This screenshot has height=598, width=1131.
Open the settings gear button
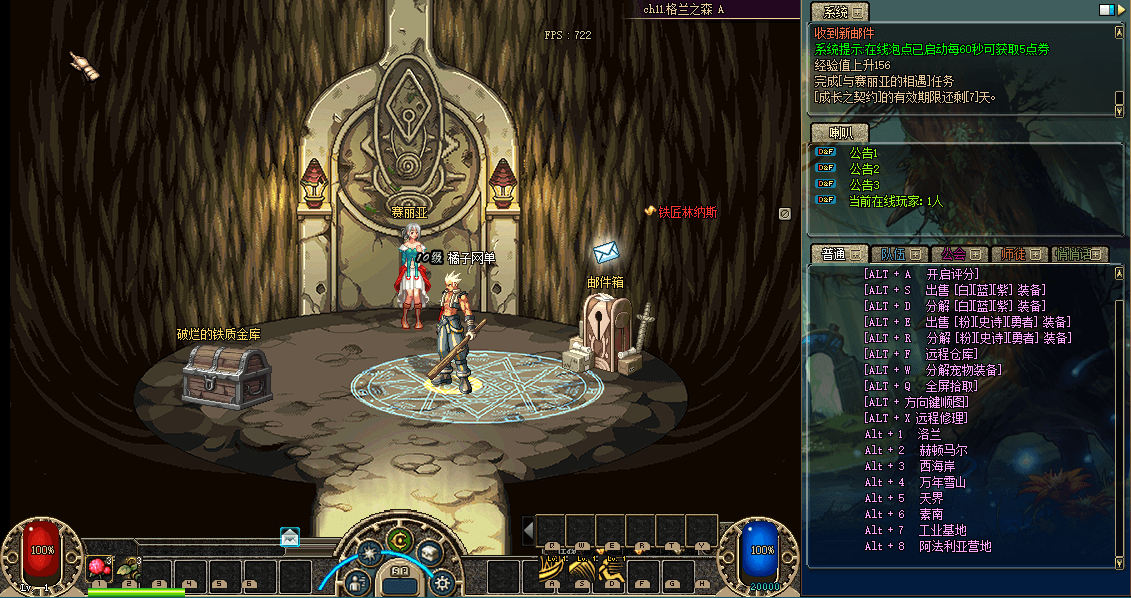pos(442,581)
